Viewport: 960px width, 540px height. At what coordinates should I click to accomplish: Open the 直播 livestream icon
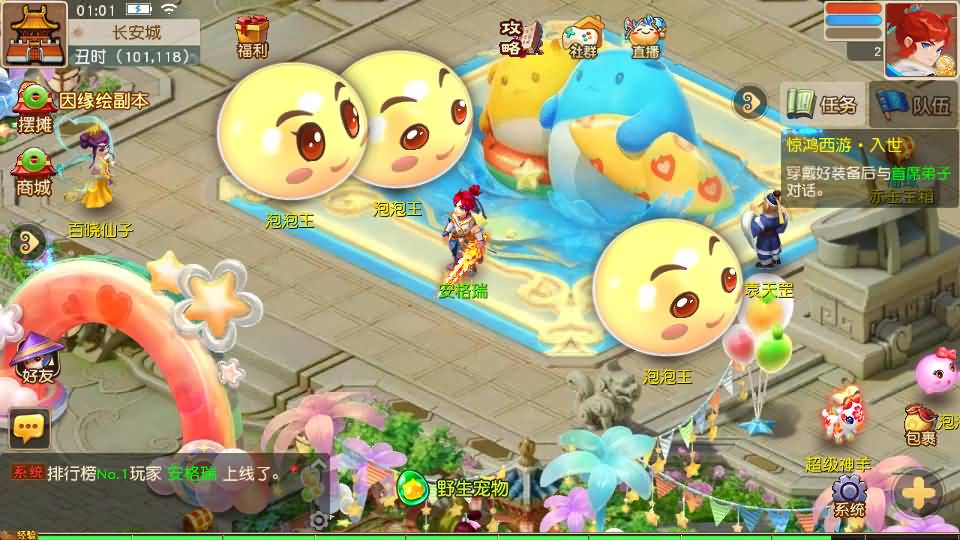(645, 36)
